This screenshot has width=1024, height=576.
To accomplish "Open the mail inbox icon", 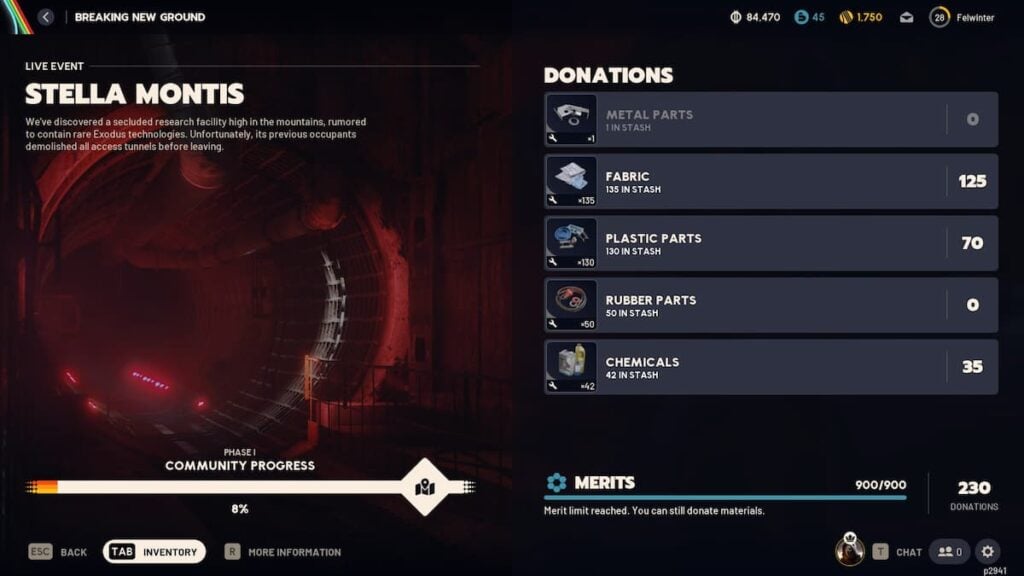I will coord(906,18).
